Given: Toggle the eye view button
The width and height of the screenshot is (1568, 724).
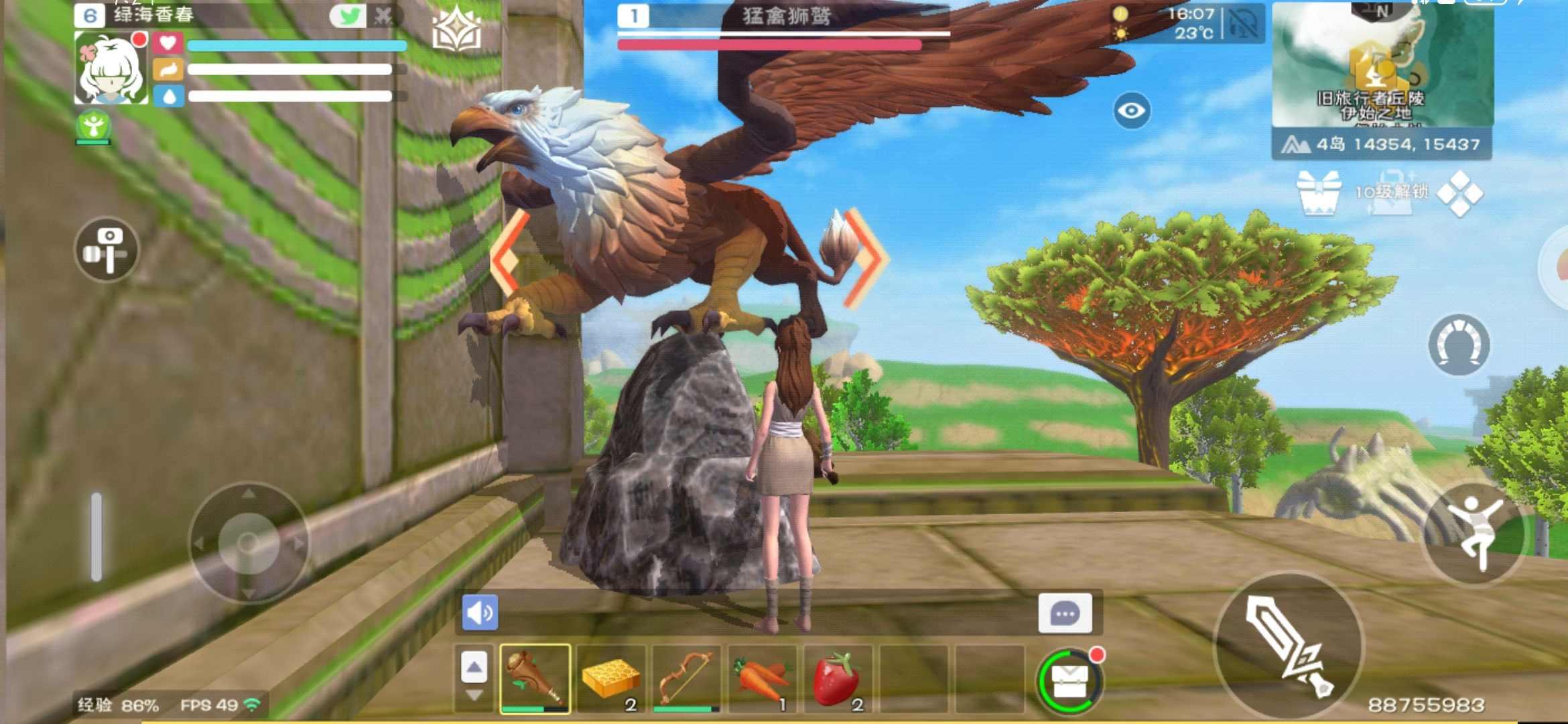Looking at the screenshot, I should coord(1132,111).
